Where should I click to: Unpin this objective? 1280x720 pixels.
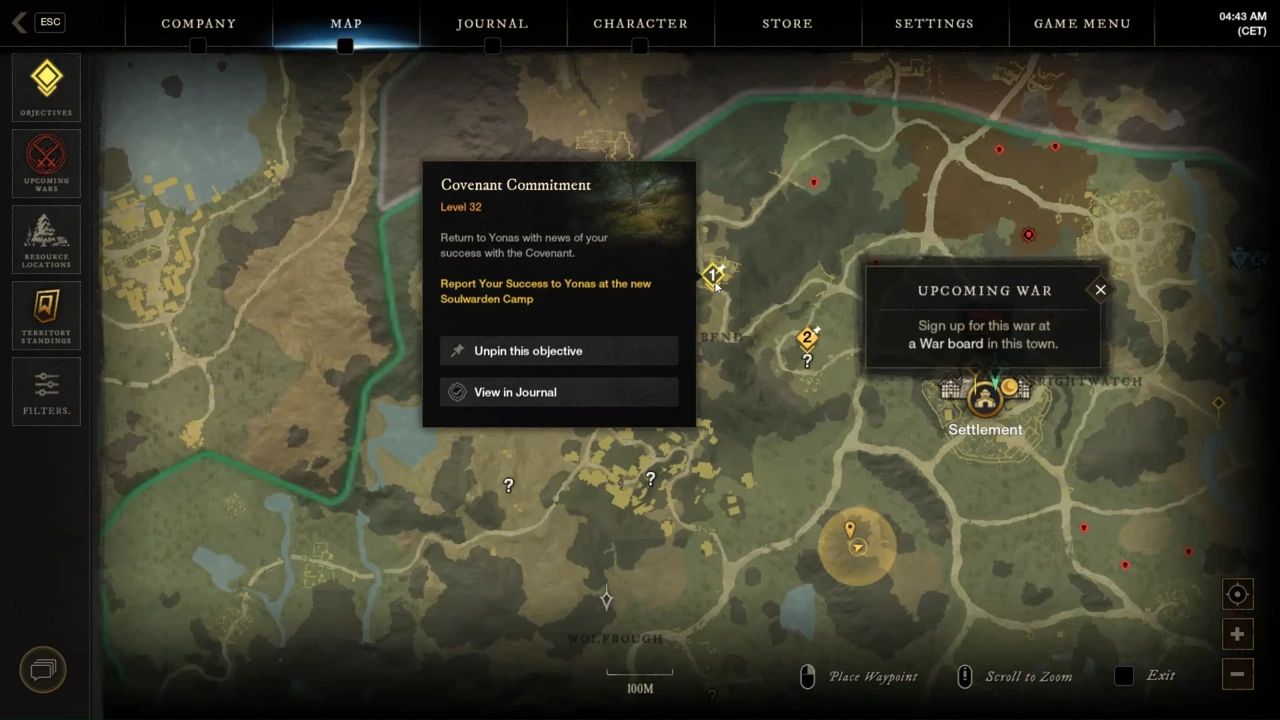pos(559,351)
